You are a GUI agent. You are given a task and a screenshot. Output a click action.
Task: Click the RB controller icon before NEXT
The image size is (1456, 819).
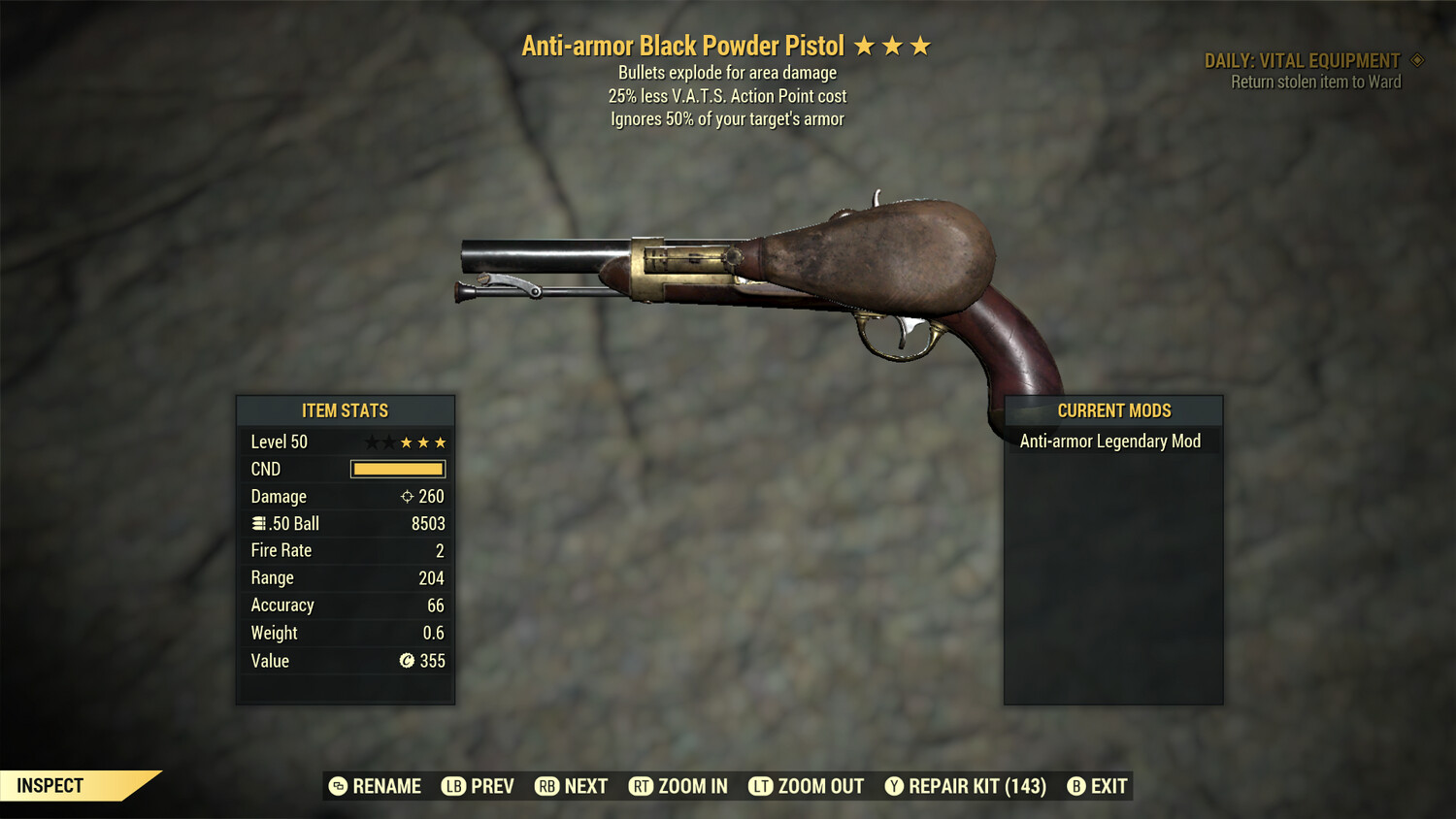(545, 786)
